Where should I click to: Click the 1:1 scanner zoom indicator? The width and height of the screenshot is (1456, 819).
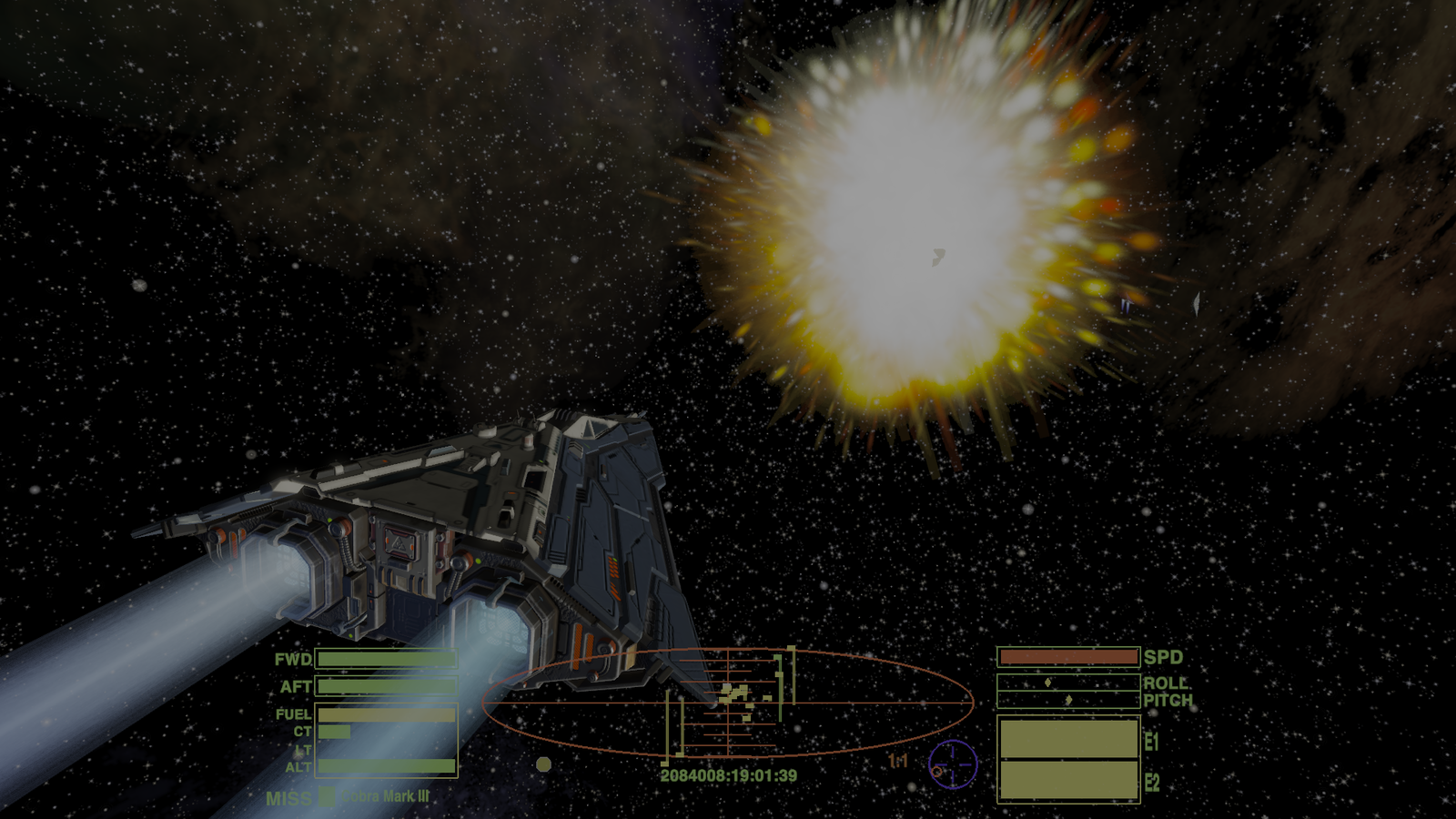tap(898, 761)
